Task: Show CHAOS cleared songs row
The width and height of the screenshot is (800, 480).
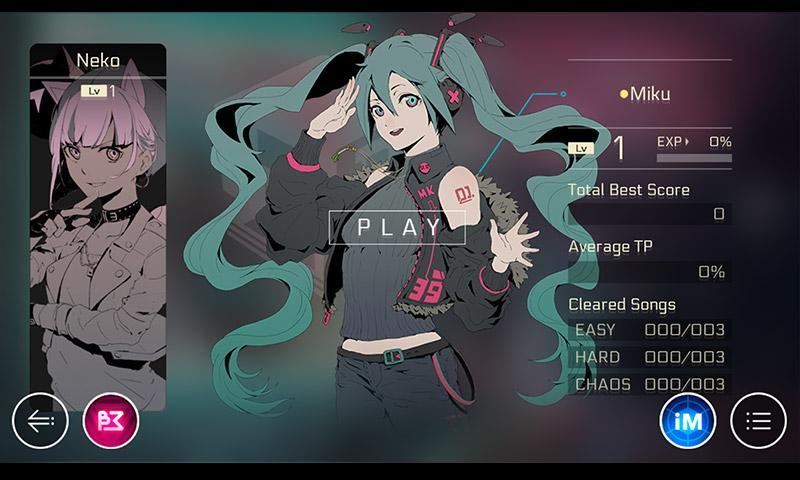Action: pyautogui.click(x=649, y=384)
